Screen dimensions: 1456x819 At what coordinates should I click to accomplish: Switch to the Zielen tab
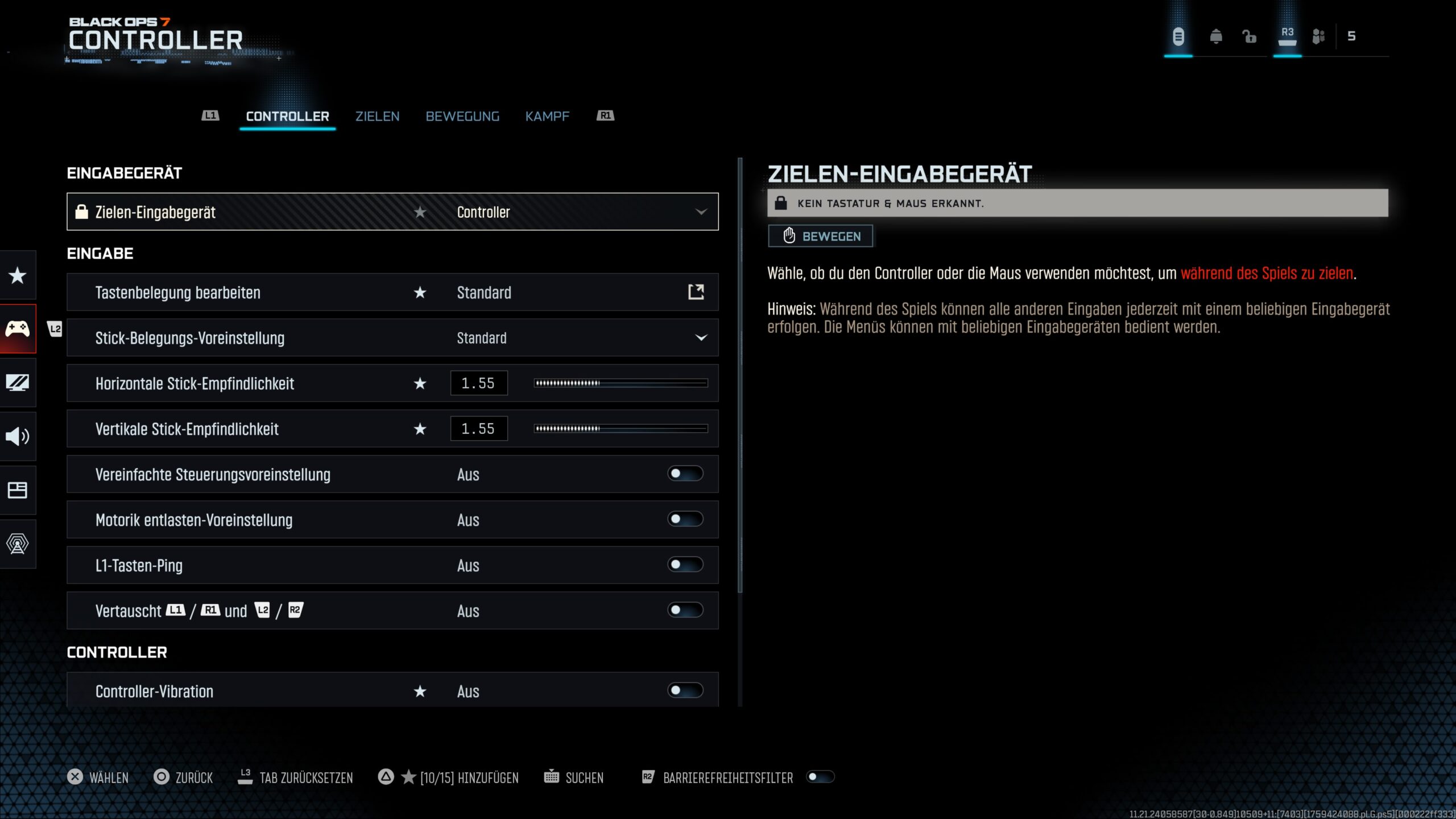377,117
